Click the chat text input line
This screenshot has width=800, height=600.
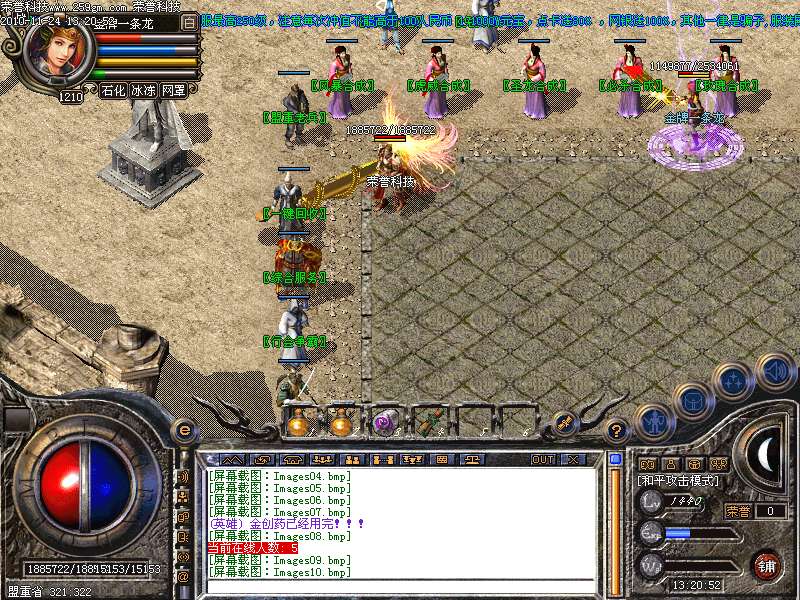coord(400,586)
